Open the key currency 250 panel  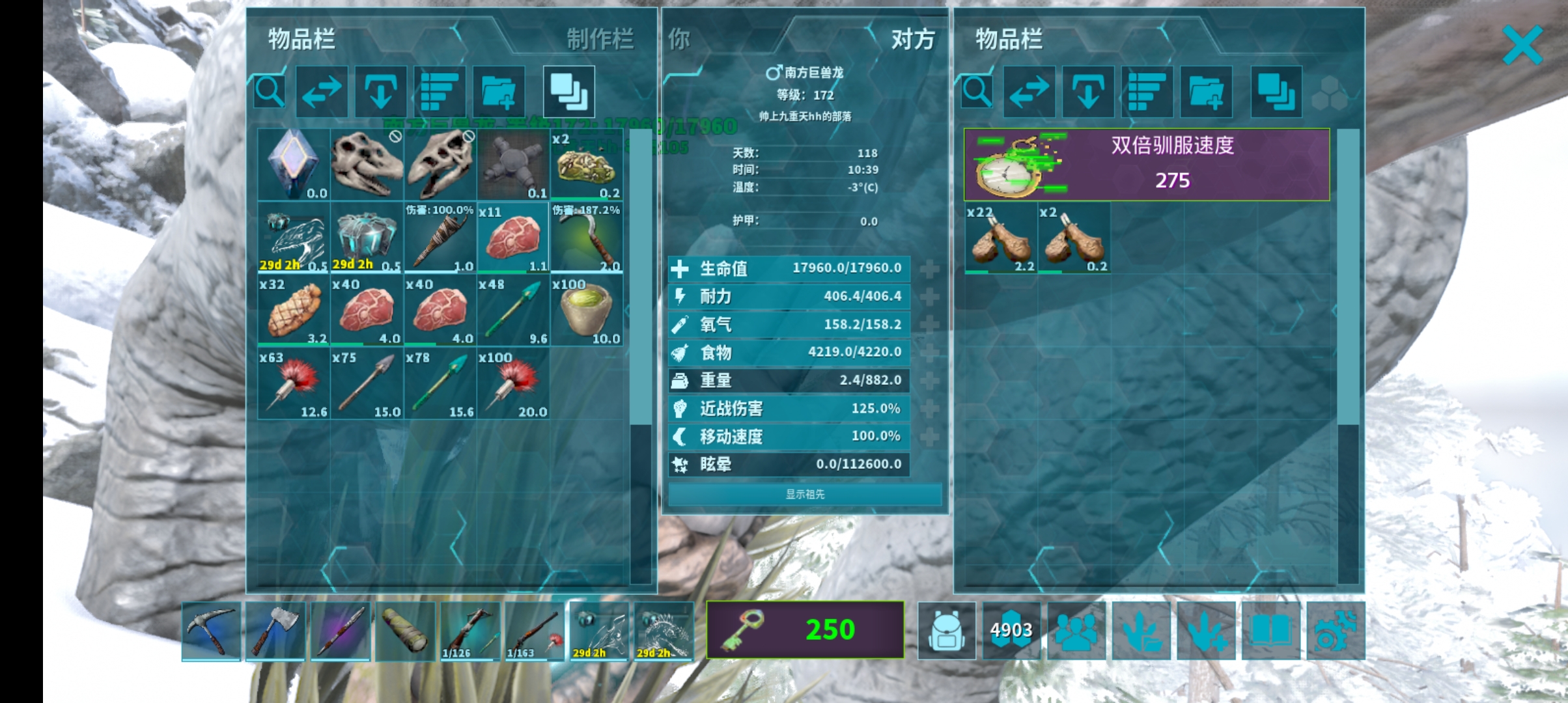(805, 629)
